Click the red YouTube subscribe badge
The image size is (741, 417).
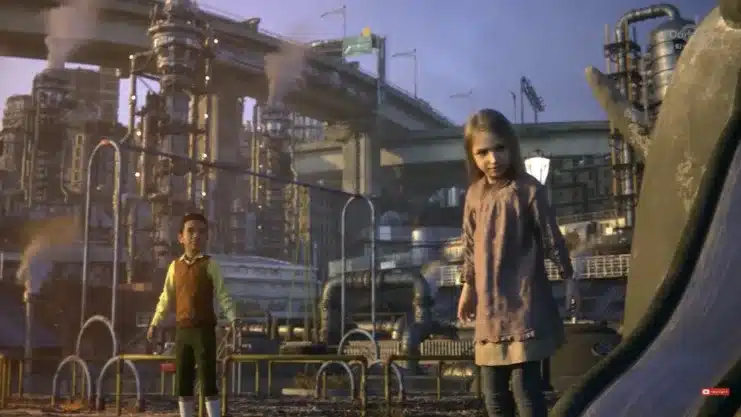pyautogui.click(x=714, y=392)
